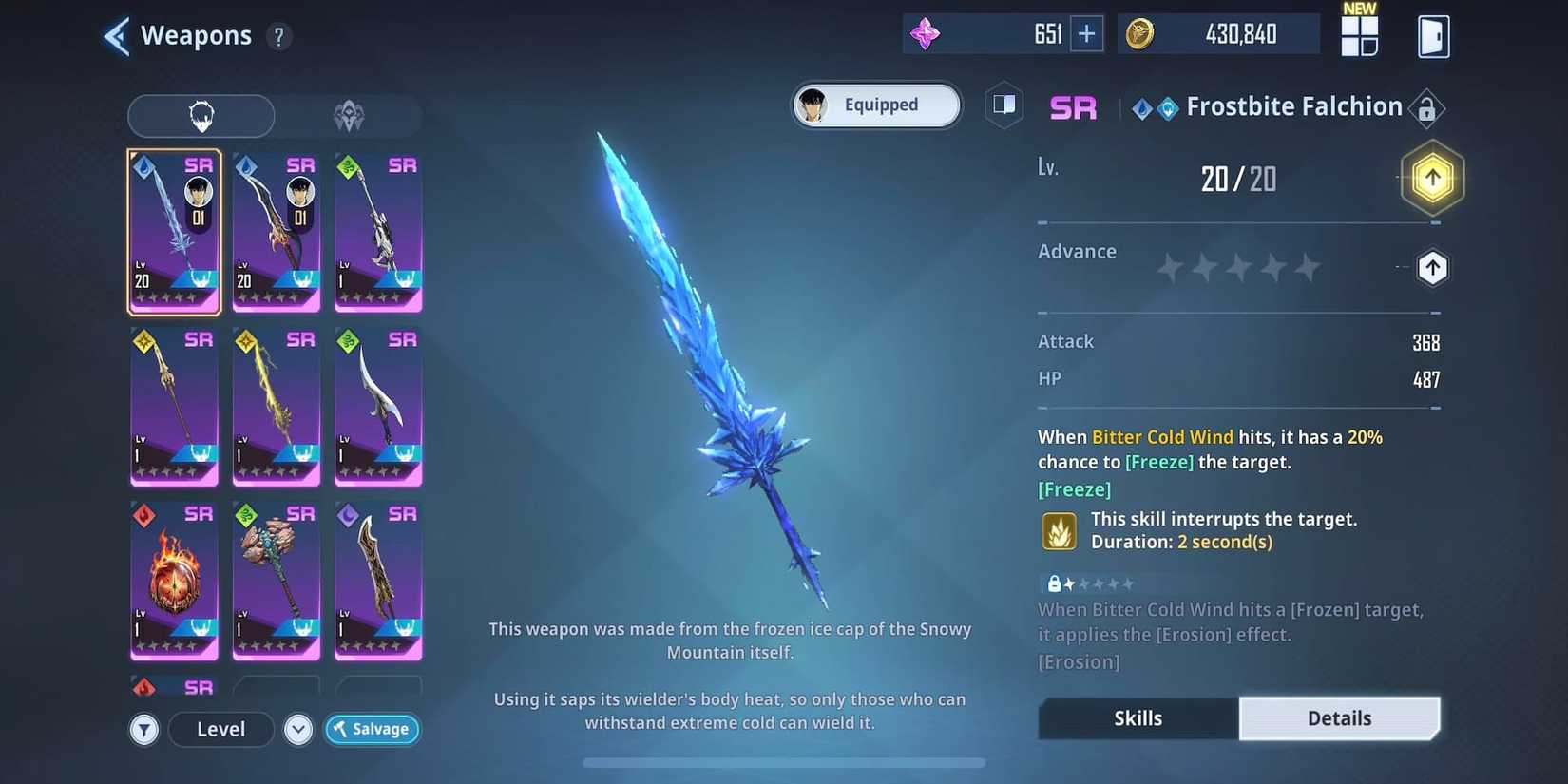Select the book/codex hexagon icon beside Equipped
This screenshot has width=1568, height=784.
pyautogui.click(x=1004, y=105)
